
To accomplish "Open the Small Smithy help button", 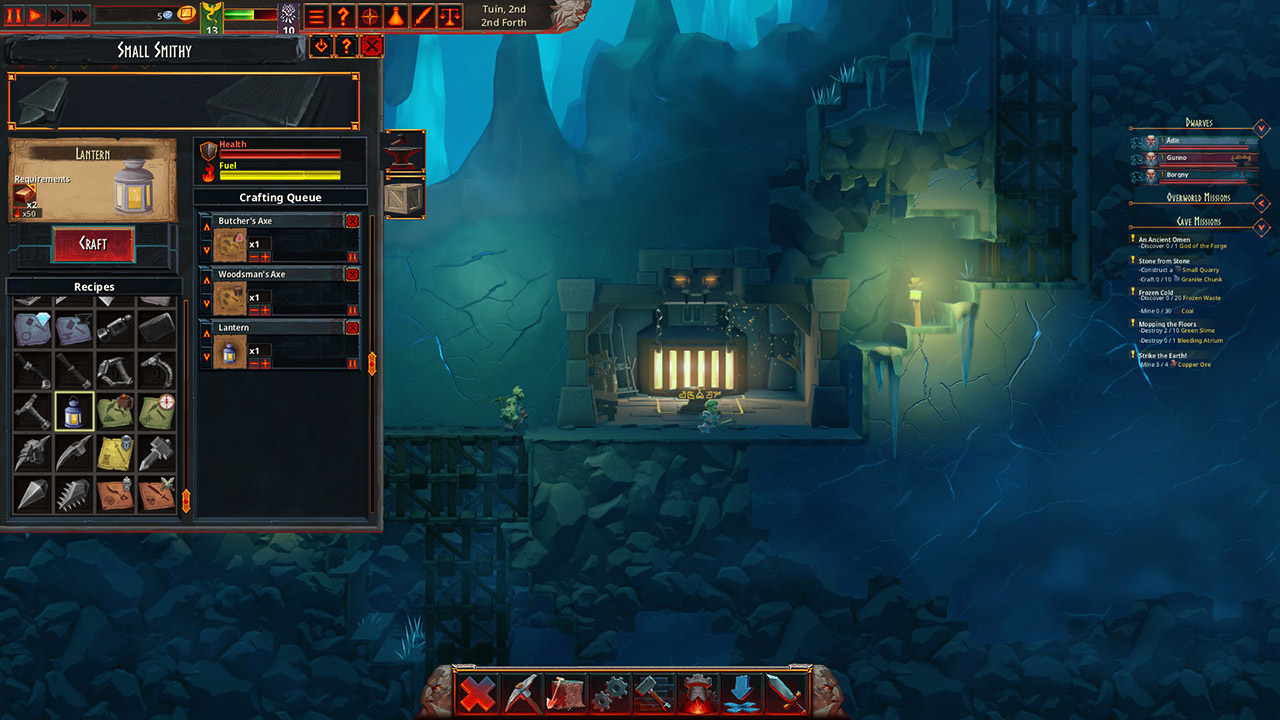I will pyautogui.click(x=346, y=45).
